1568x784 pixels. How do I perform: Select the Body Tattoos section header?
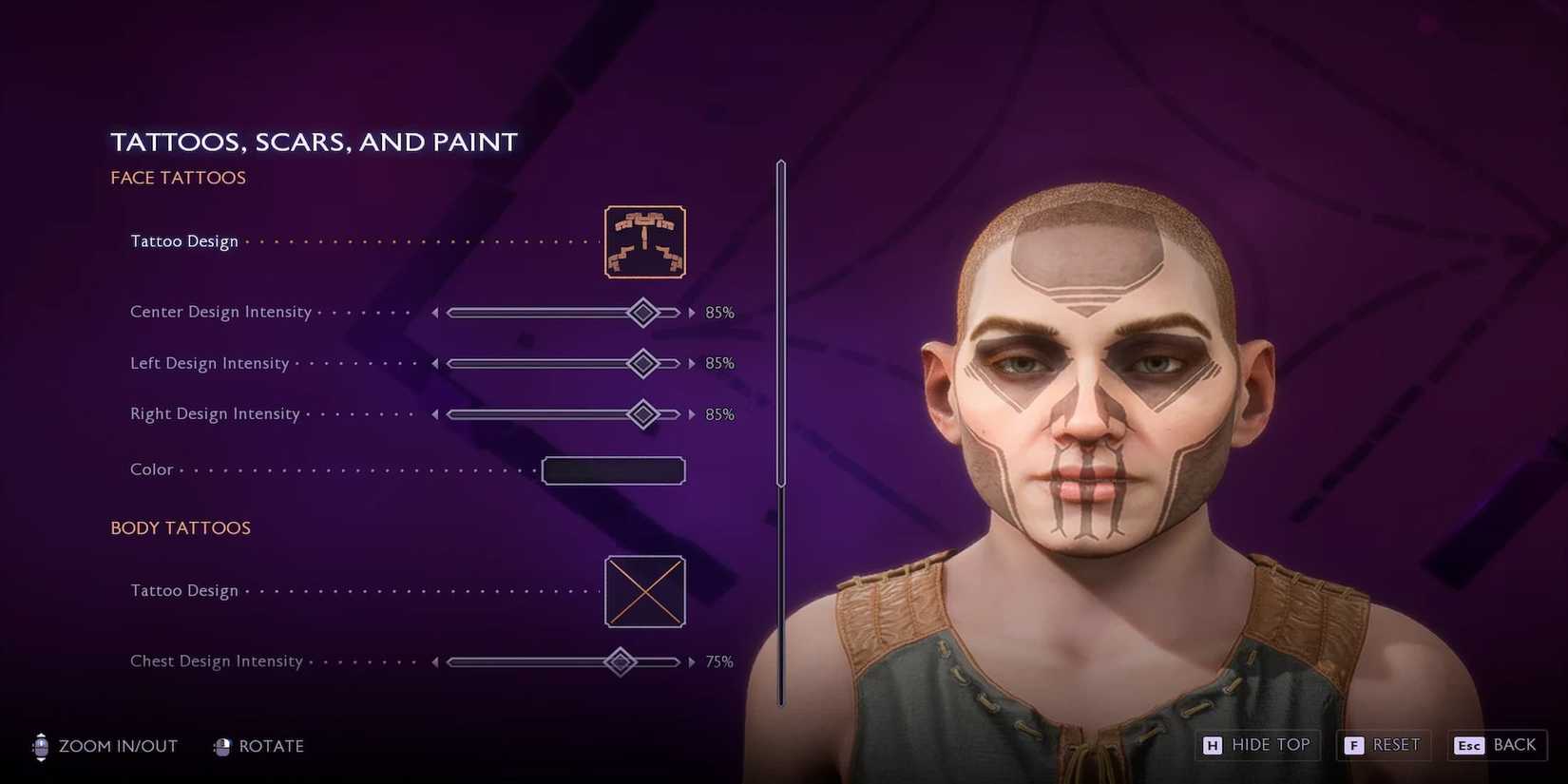(181, 528)
